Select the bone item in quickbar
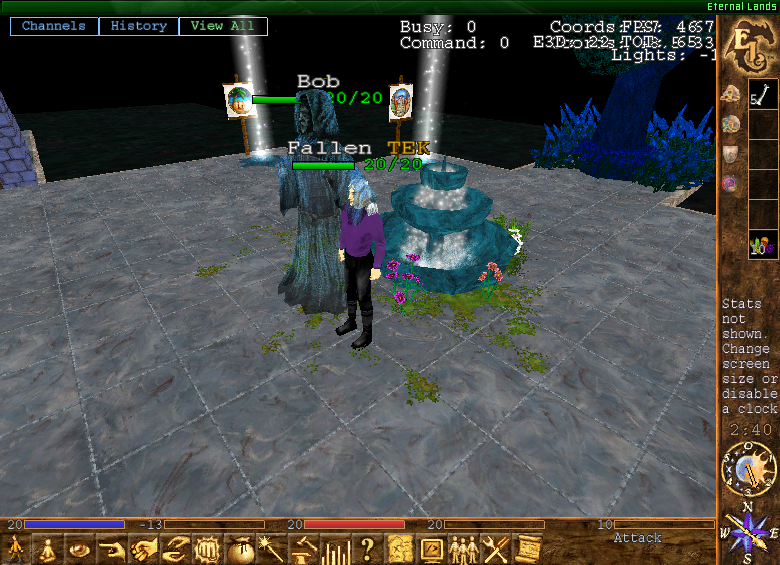The image size is (780, 565). (x=763, y=97)
